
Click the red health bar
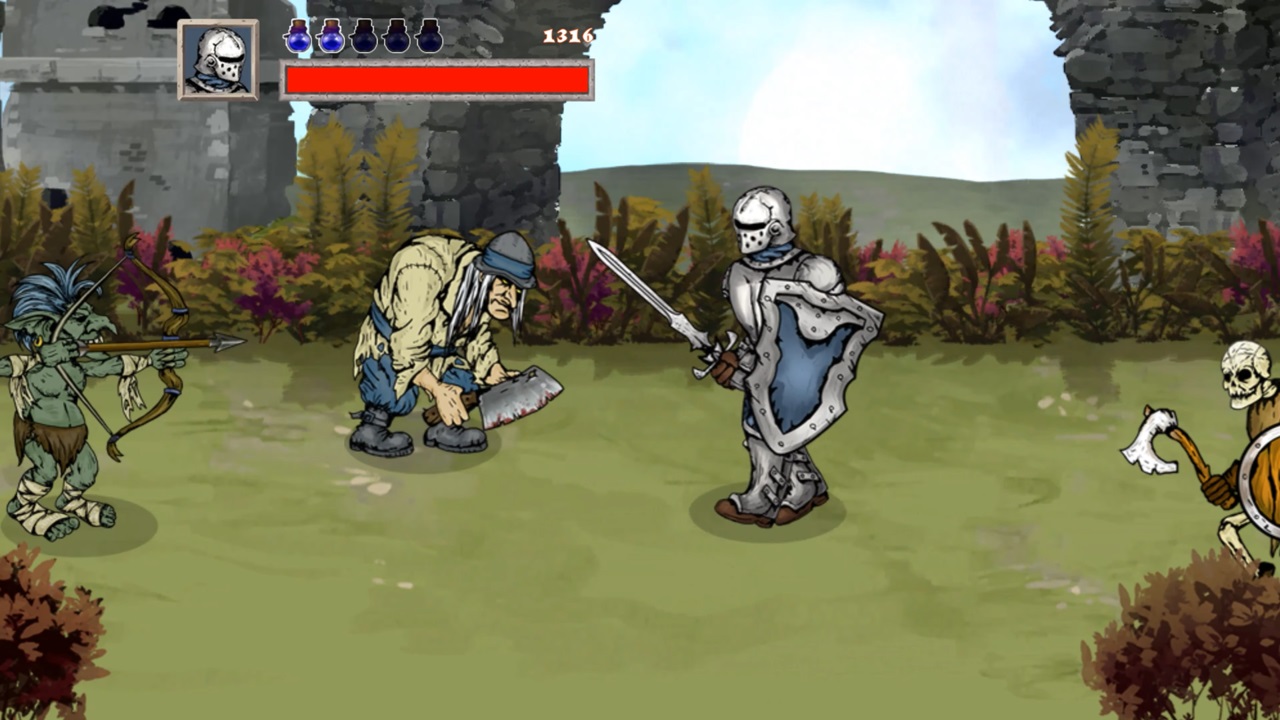[x=437, y=78]
